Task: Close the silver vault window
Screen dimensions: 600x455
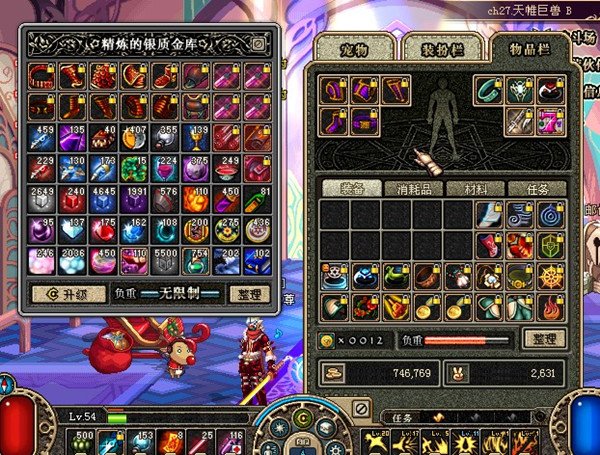Action: coord(258,44)
